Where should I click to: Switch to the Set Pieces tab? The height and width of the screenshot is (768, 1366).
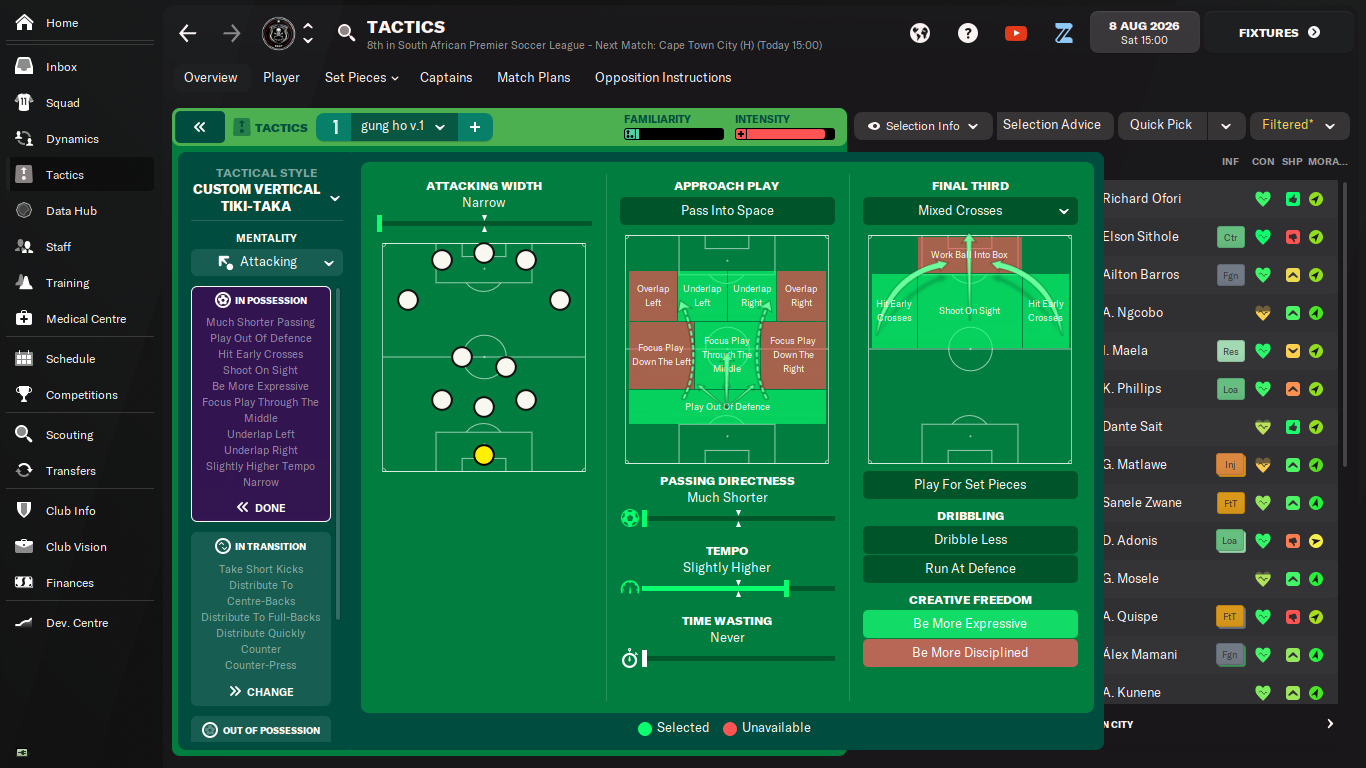(361, 77)
